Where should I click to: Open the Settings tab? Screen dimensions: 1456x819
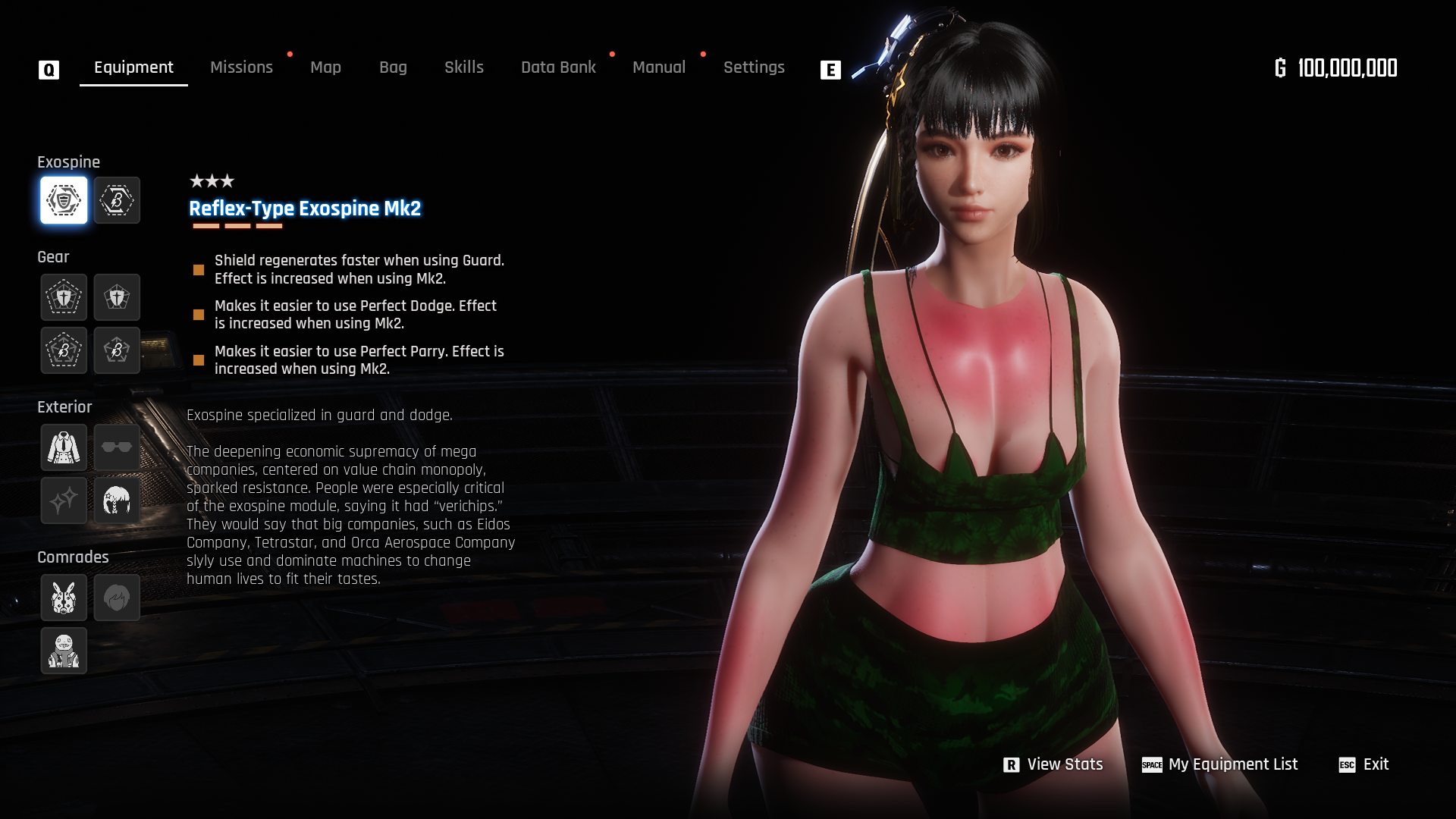754,67
